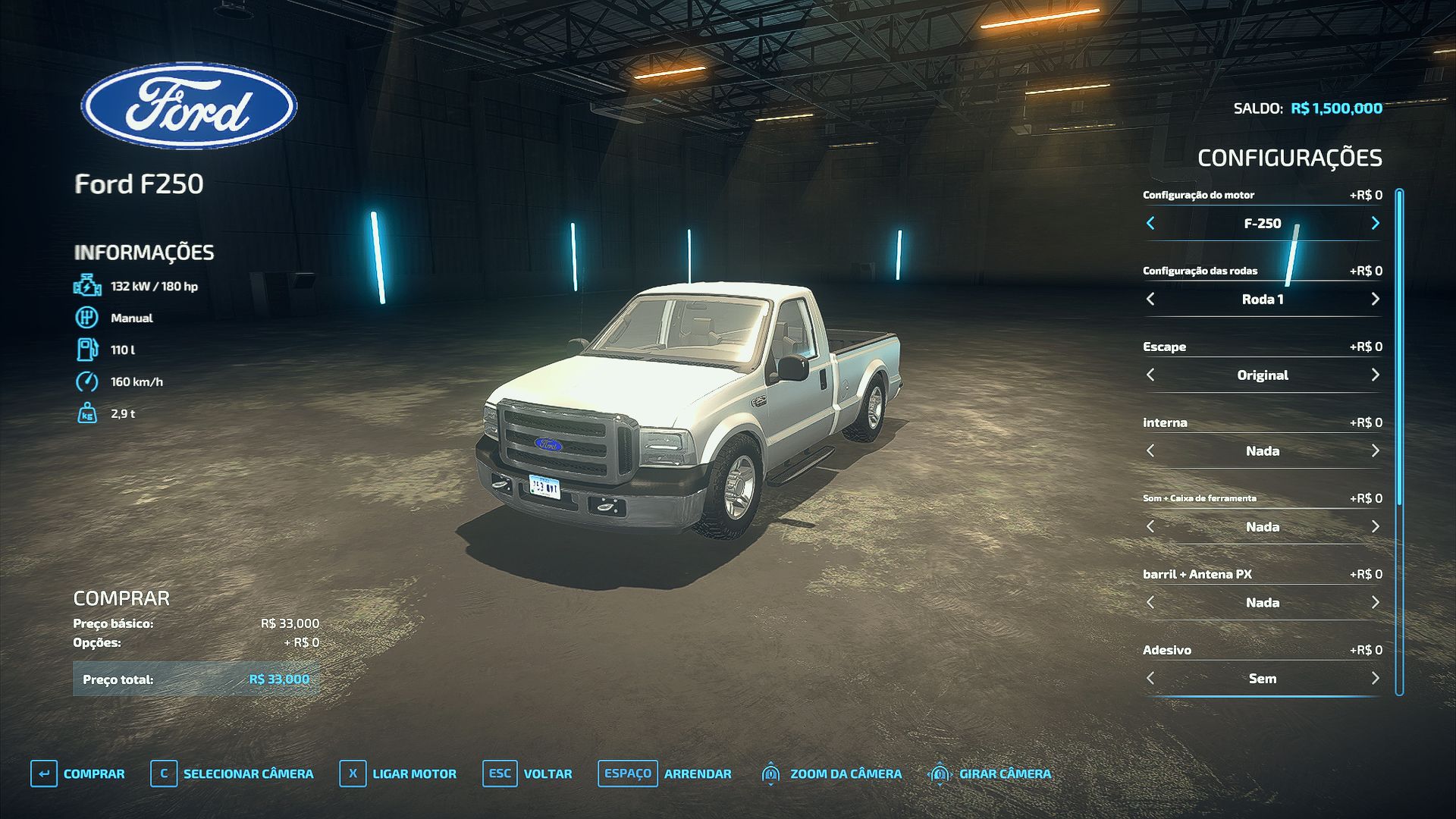Click the Manual transmission gearbox icon
1456x819 pixels.
[87, 318]
